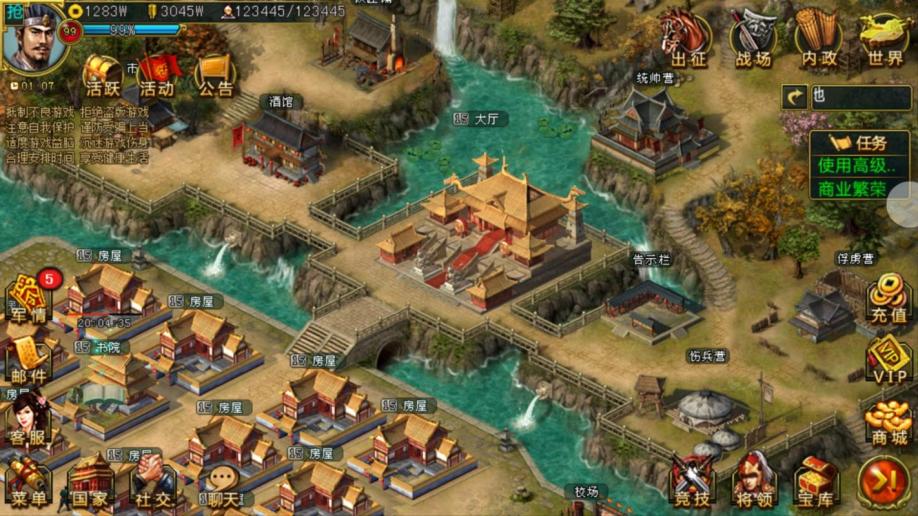Switch to the 世界 world map
This screenshot has height=516, width=918.
[885, 40]
